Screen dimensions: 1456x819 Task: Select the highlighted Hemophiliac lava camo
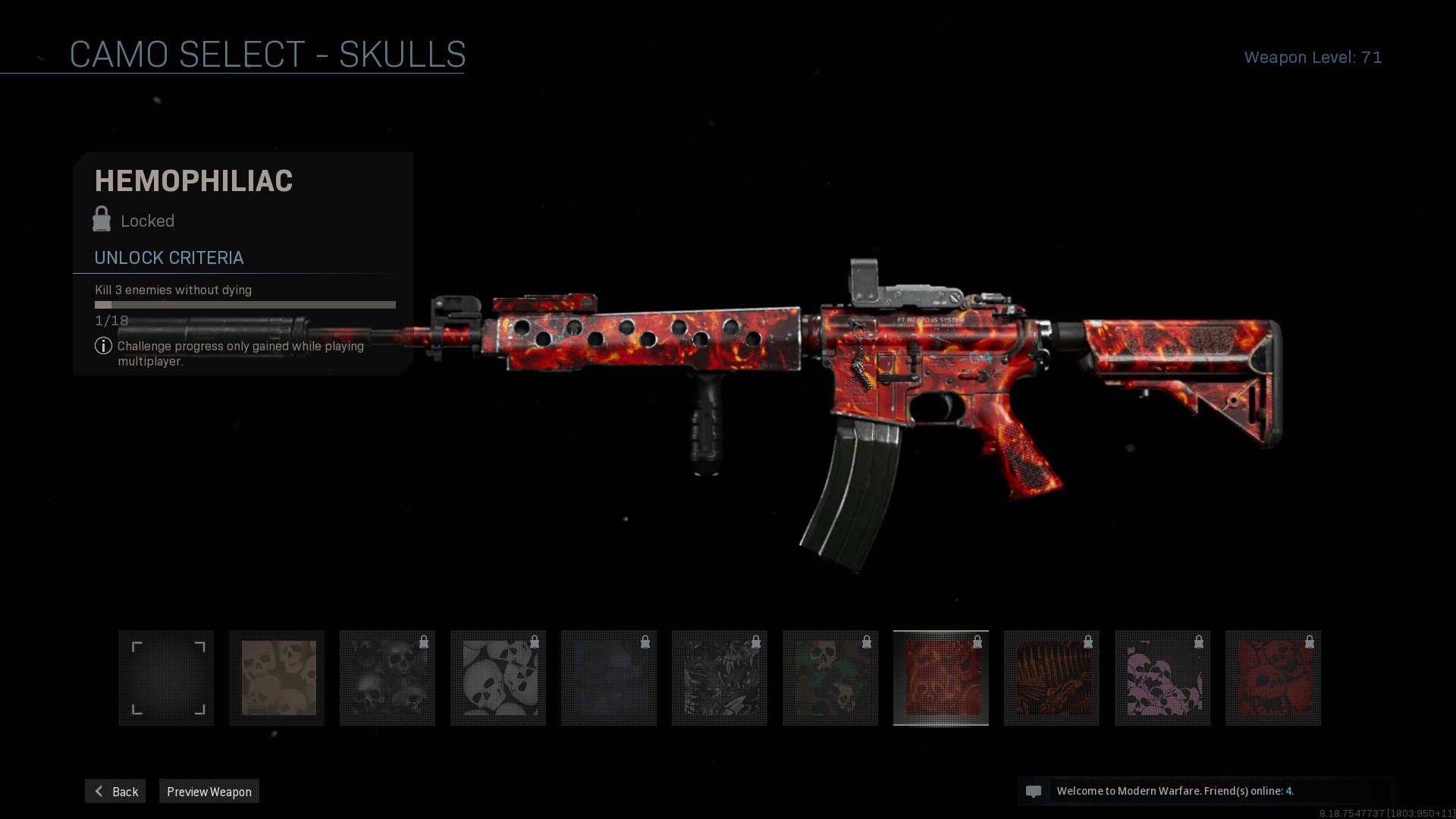click(x=941, y=678)
